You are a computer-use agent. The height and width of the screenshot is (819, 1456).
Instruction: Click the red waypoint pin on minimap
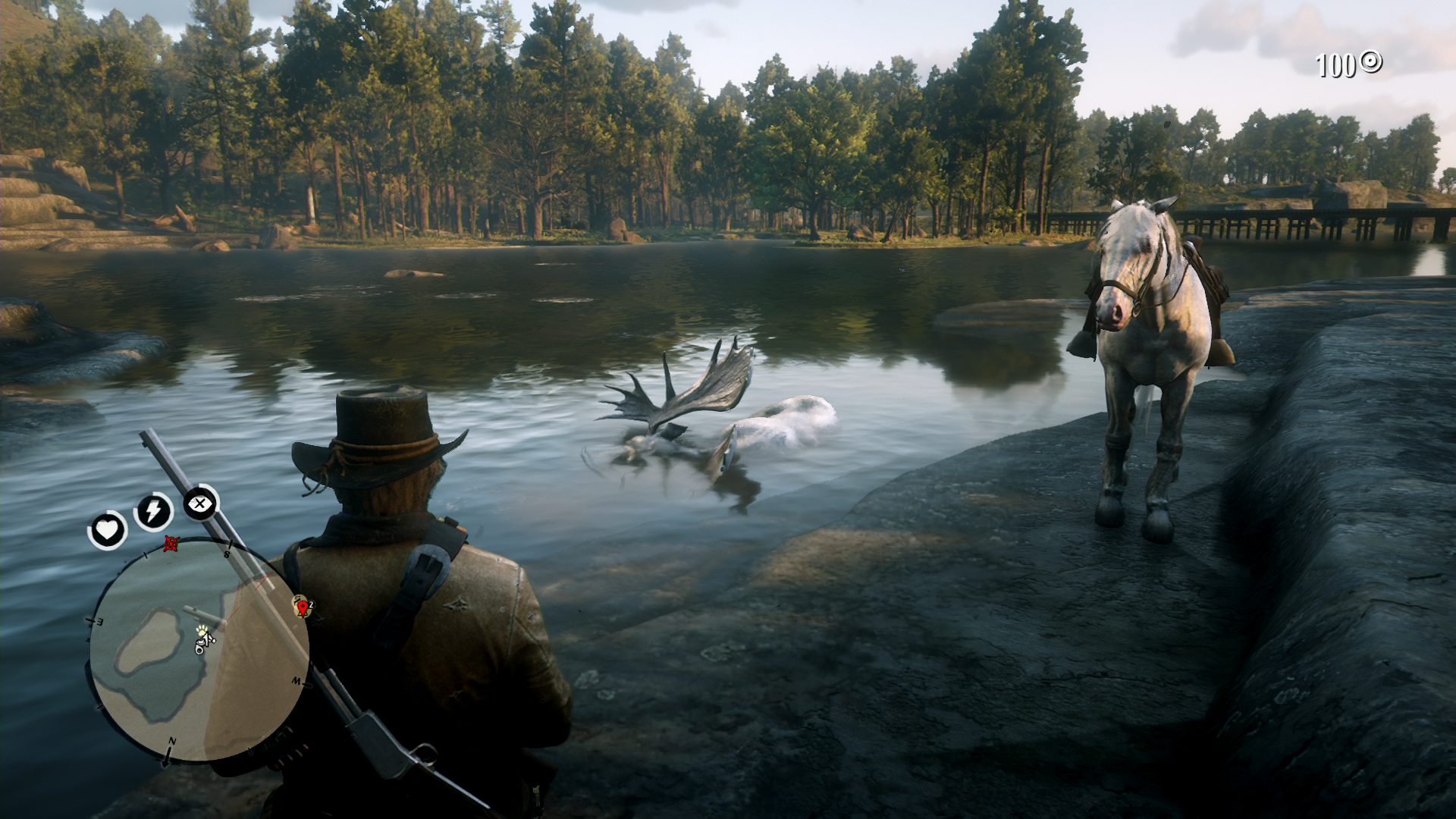[x=303, y=606]
